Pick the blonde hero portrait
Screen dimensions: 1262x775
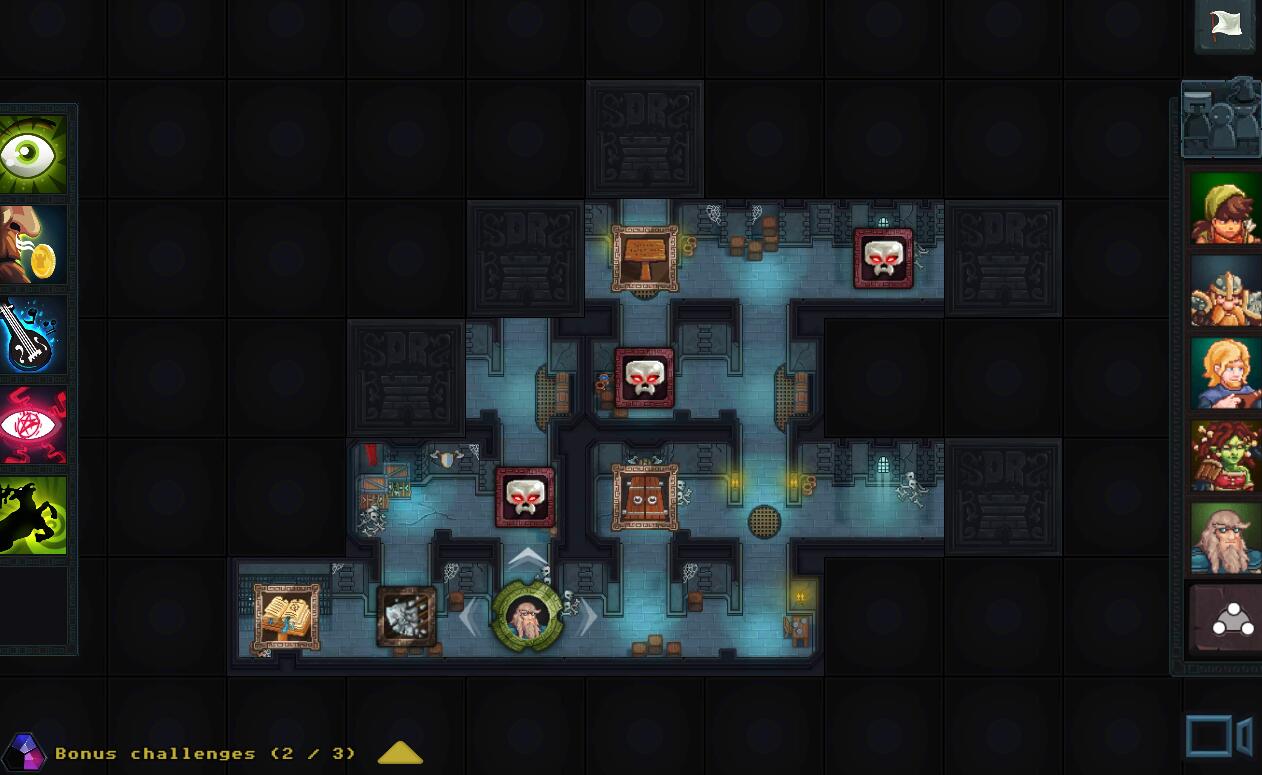1226,374
